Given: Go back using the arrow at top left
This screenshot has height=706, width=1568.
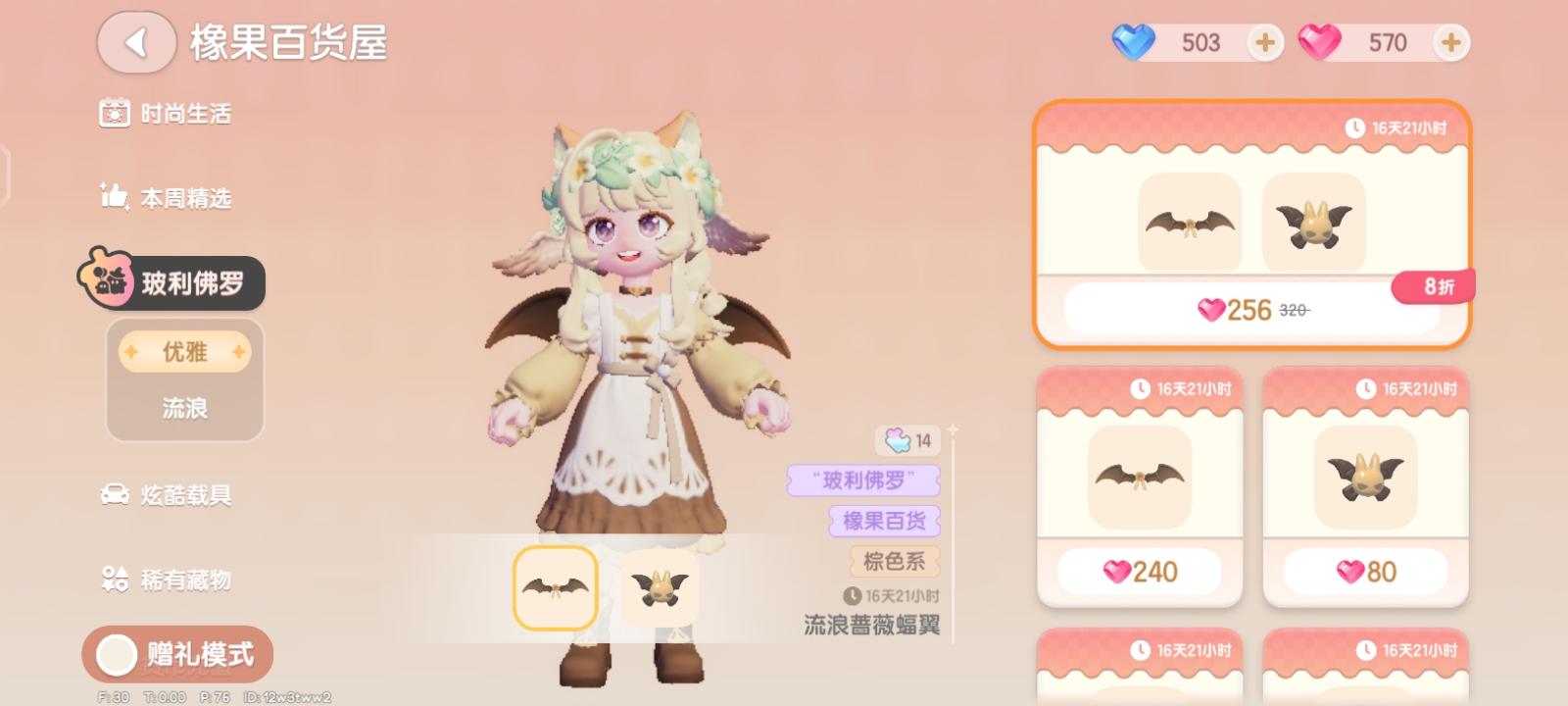Looking at the screenshot, I should [136, 42].
